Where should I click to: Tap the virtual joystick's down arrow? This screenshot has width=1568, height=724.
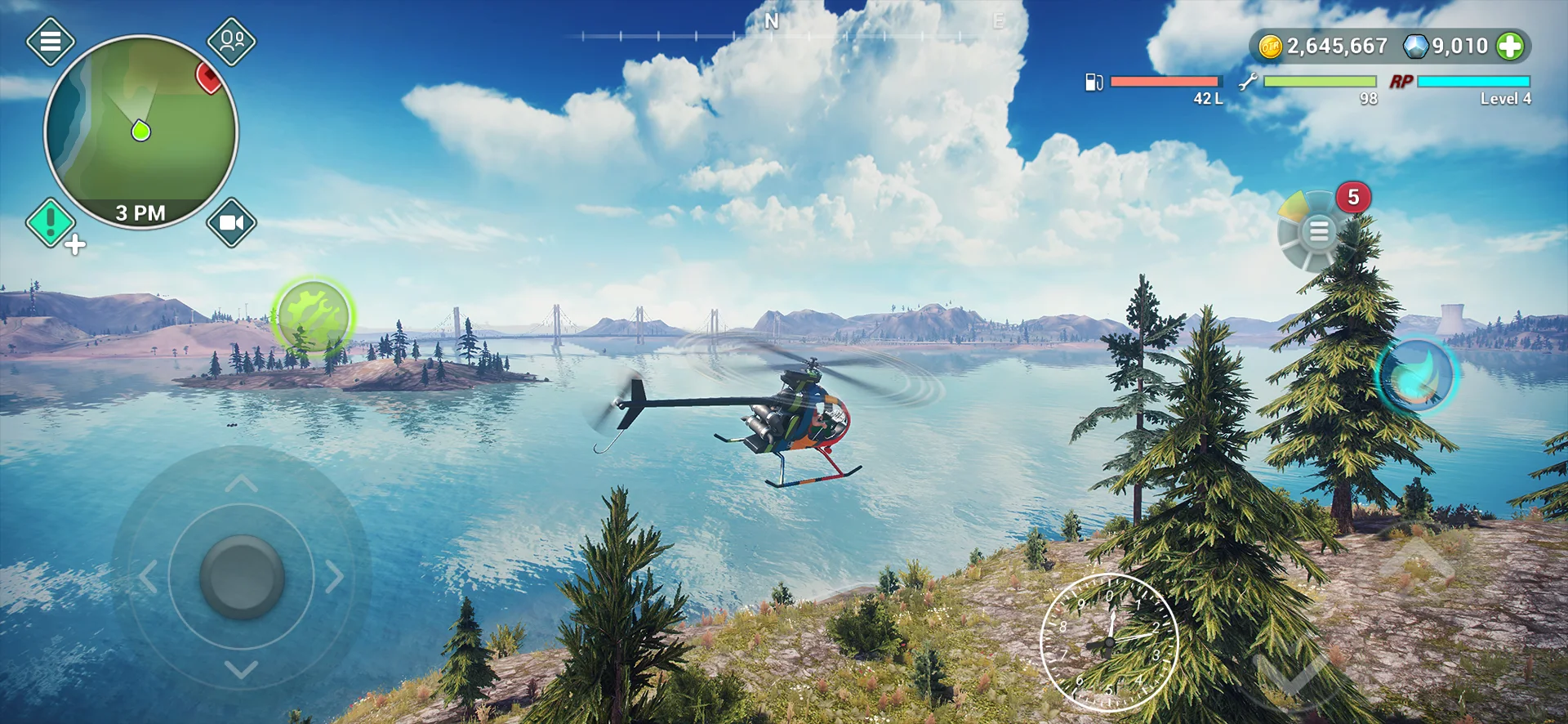(x=241, y=670)
